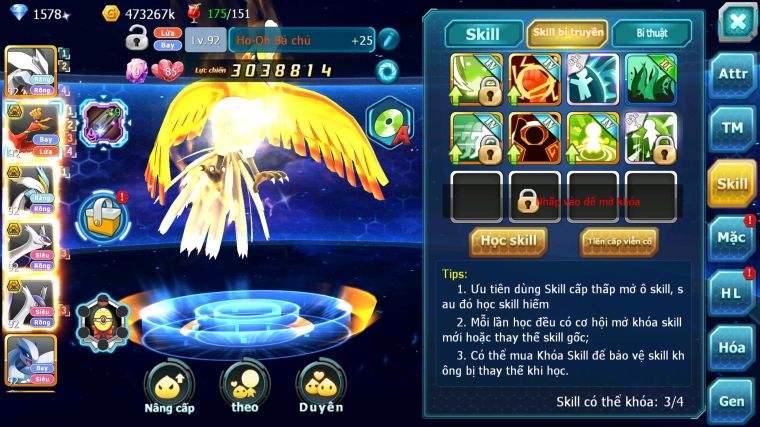Click the blue refresh arrows icon

(387, 71)
